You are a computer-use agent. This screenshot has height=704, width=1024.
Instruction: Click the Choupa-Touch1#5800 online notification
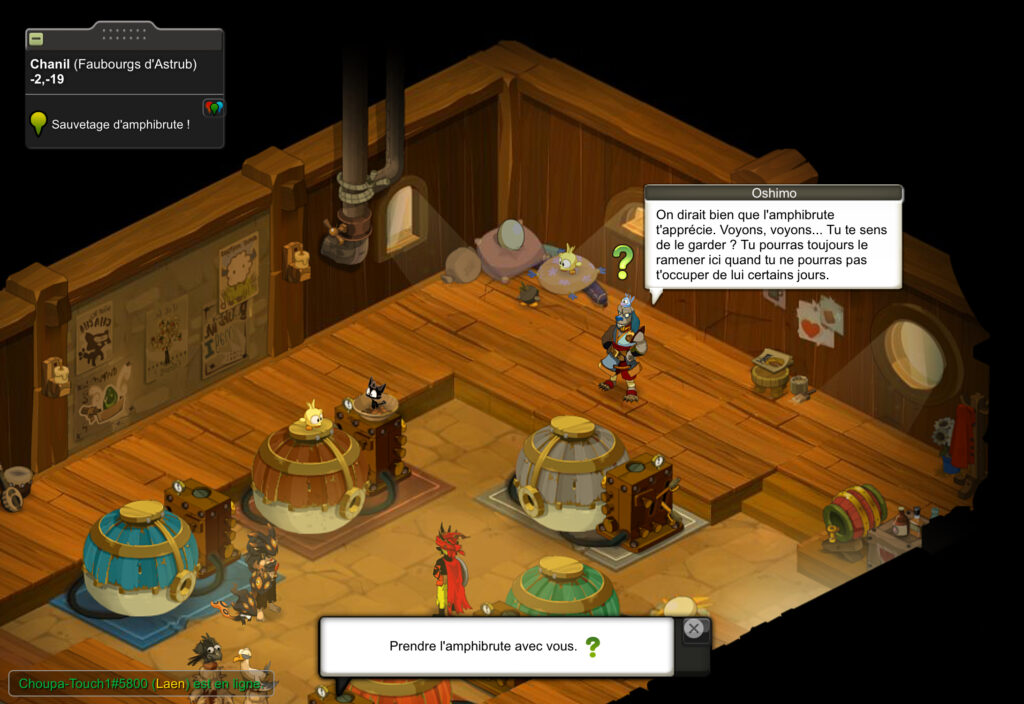140,684
